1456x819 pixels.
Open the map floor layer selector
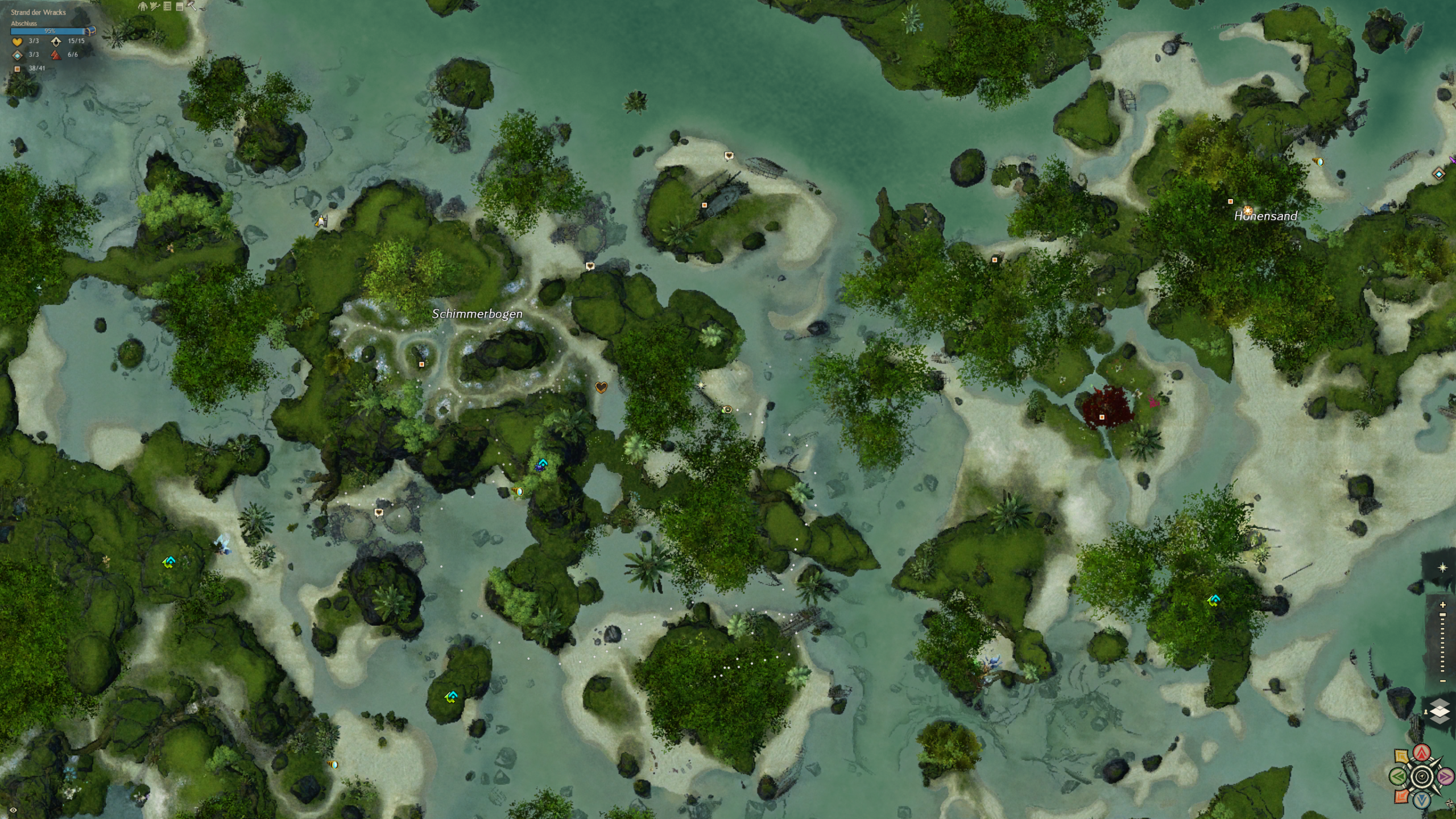[1439, 712]
